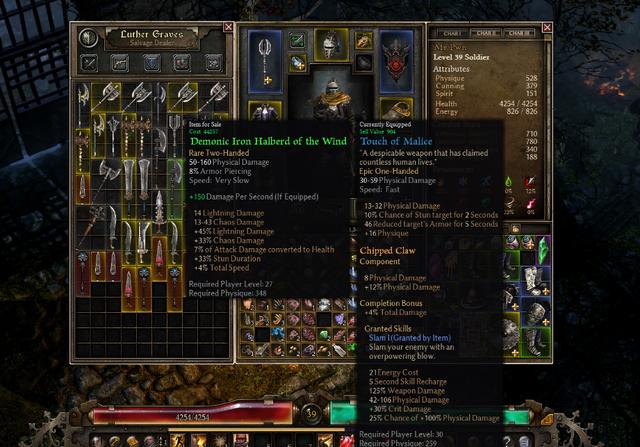
Task: Choose the third vendor category tab
Action: coord(152,63)
